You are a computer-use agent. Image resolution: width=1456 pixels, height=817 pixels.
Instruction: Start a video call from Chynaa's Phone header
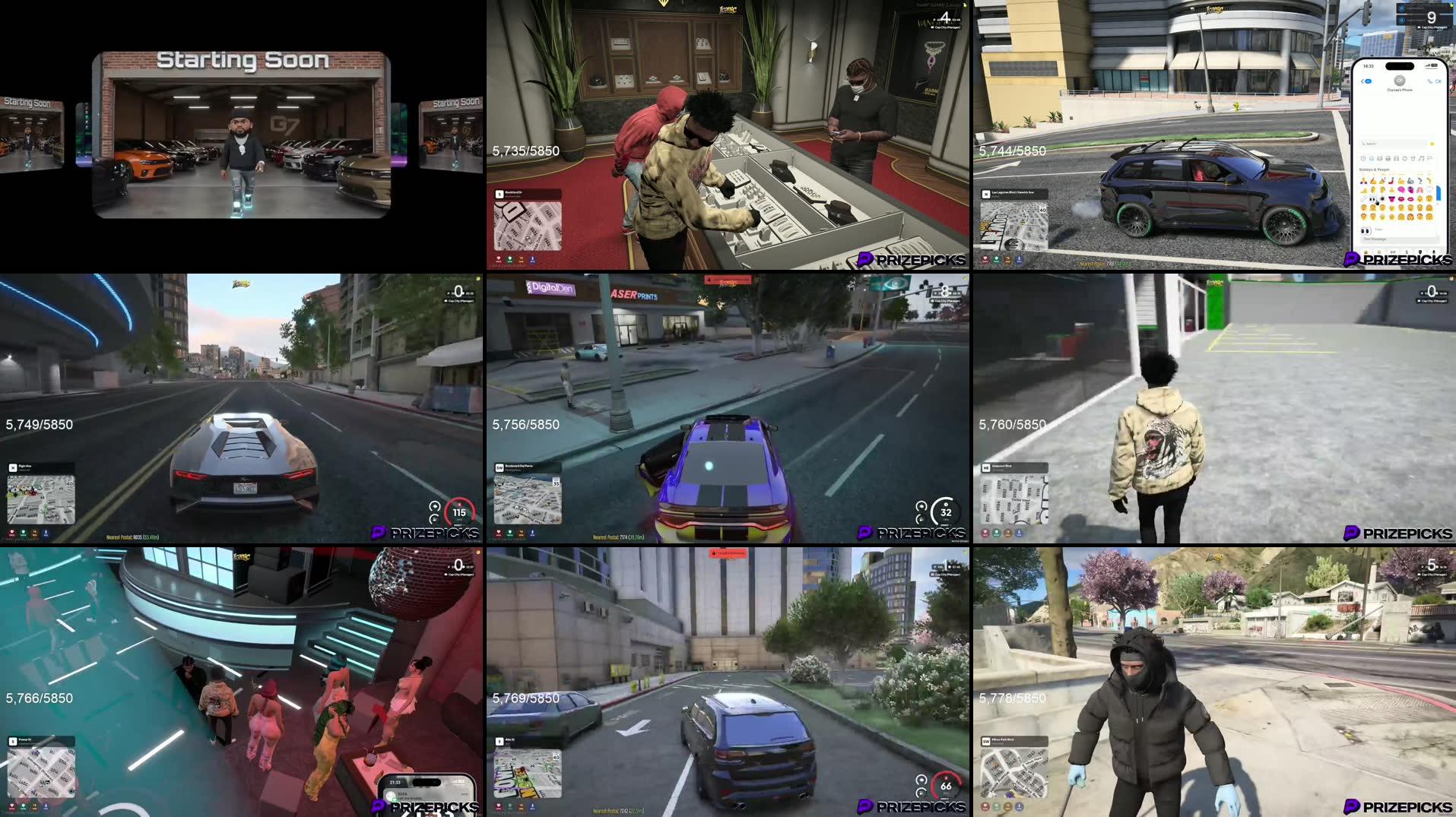[x=1439, y=81]
